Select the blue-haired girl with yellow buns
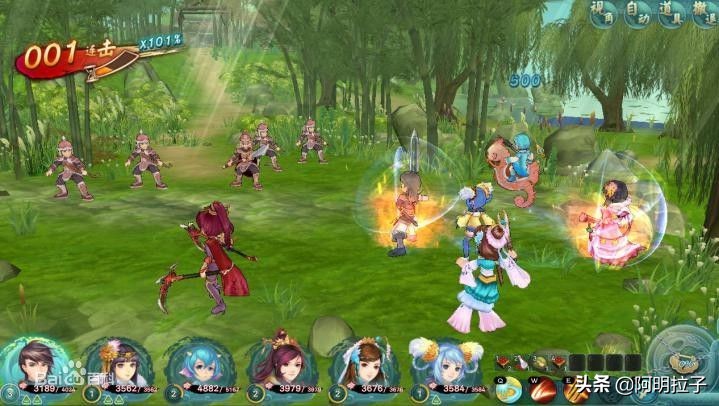719x406 pixels. click(446, 366)
